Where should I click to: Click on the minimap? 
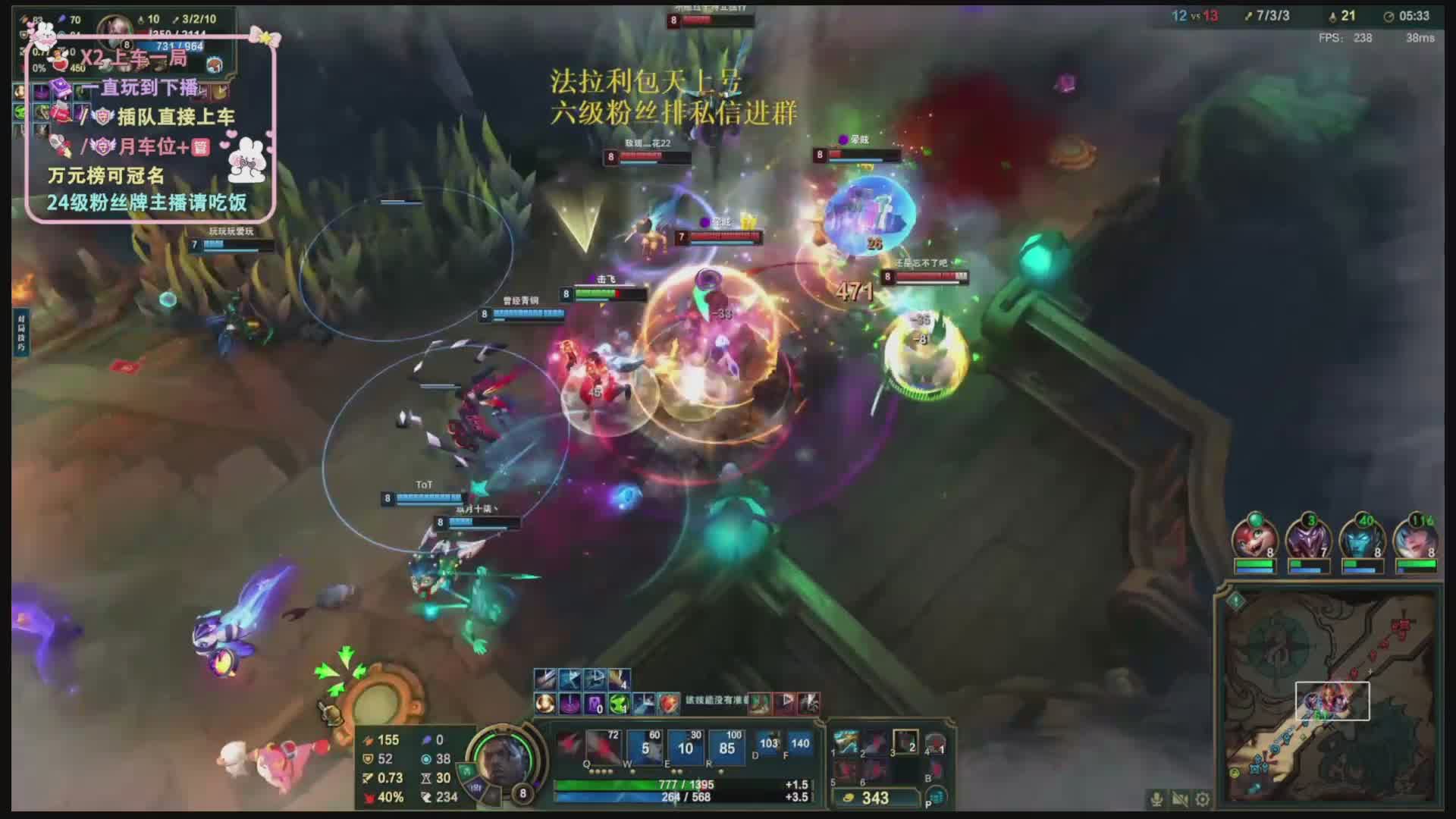(x=1329, y=699)
